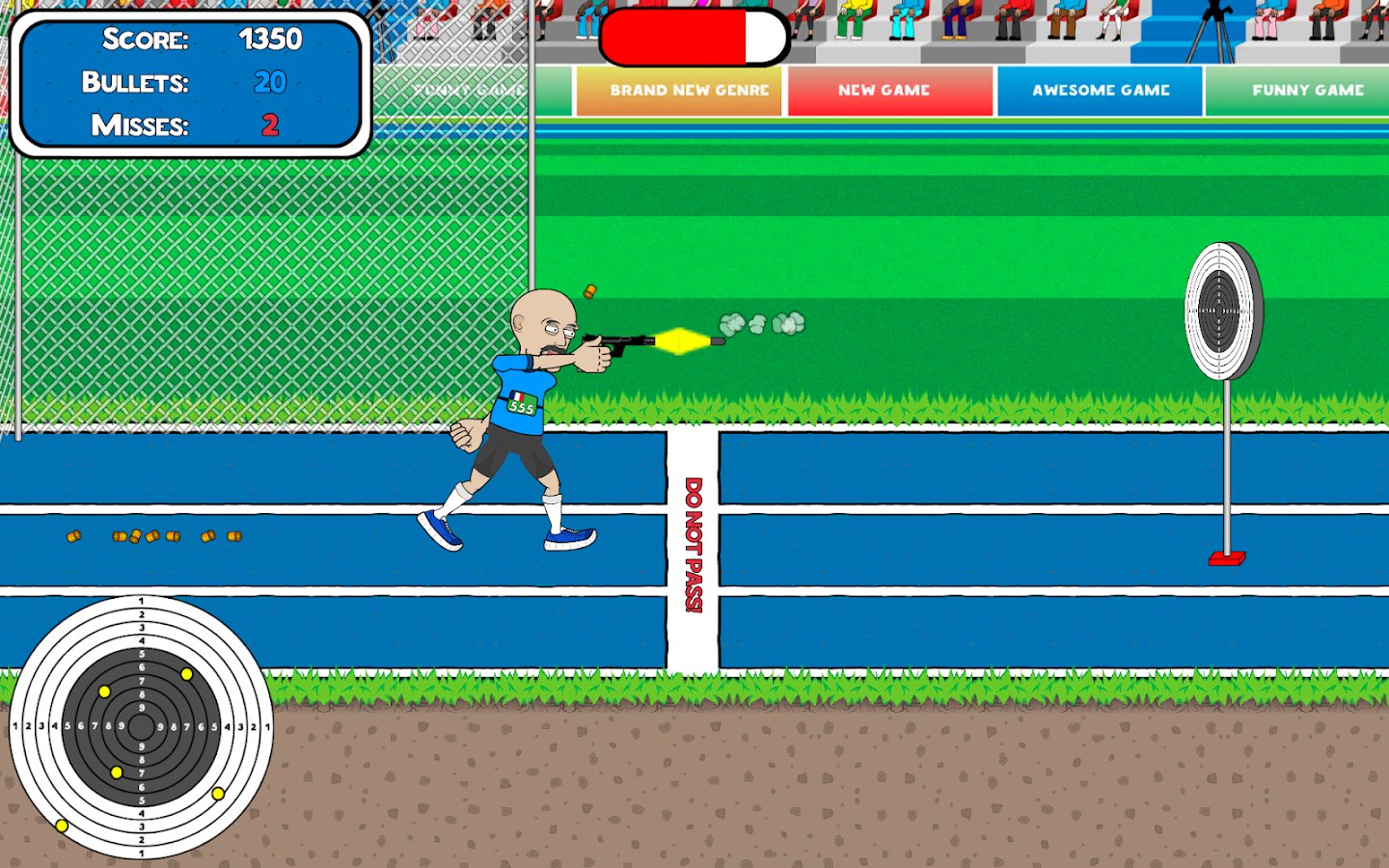
Task: Select the red target base pedal
Action: [1227, 556]
